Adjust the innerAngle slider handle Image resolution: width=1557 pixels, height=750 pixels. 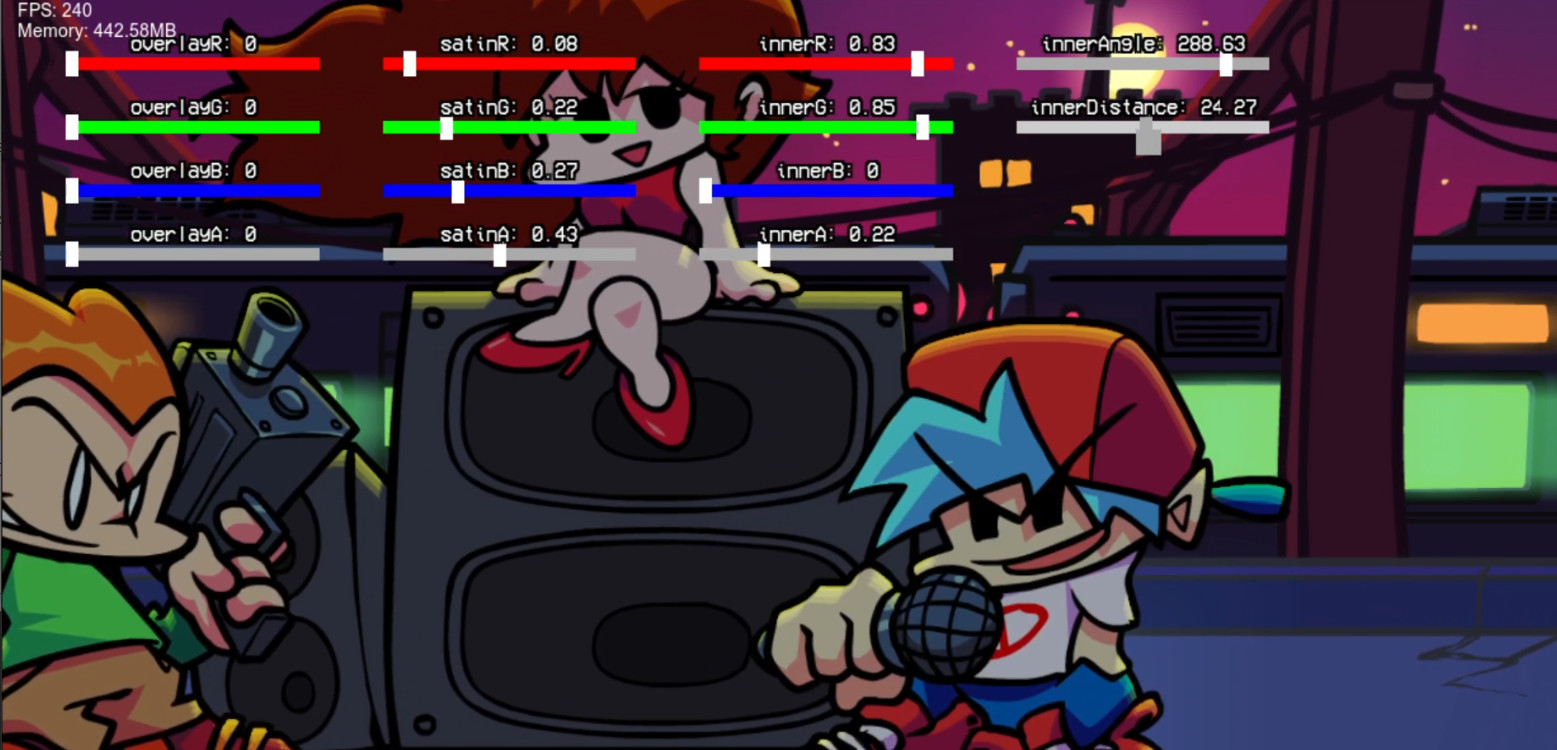point(1225,63)
